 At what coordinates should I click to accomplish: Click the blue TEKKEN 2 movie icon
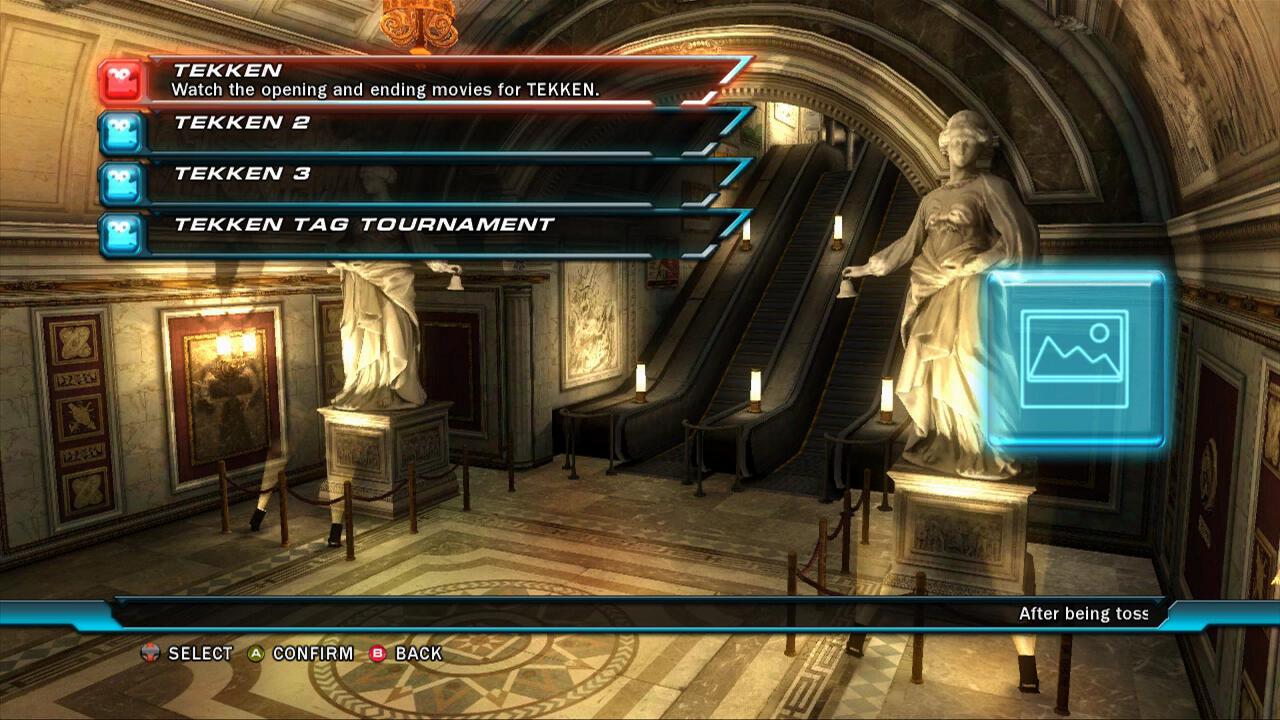tap(123, 133)
